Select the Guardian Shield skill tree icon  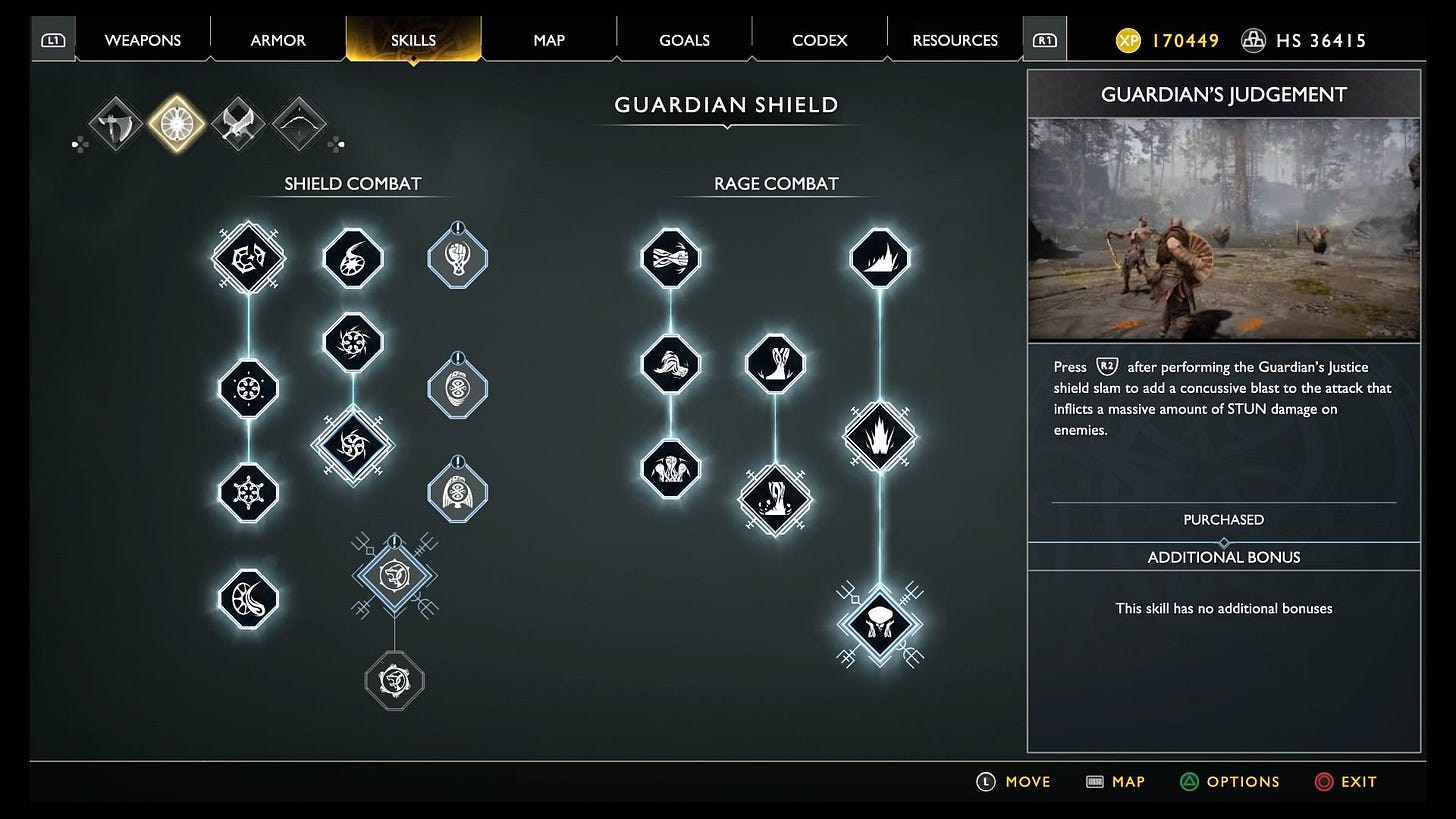coord(177,124)
